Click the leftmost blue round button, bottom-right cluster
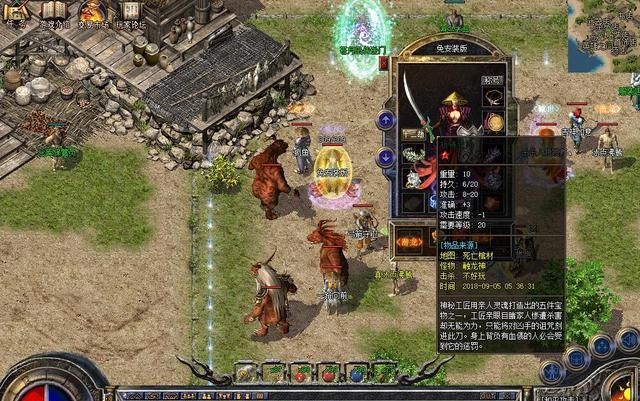Screen dimensions: 640x401 [551, 371]
